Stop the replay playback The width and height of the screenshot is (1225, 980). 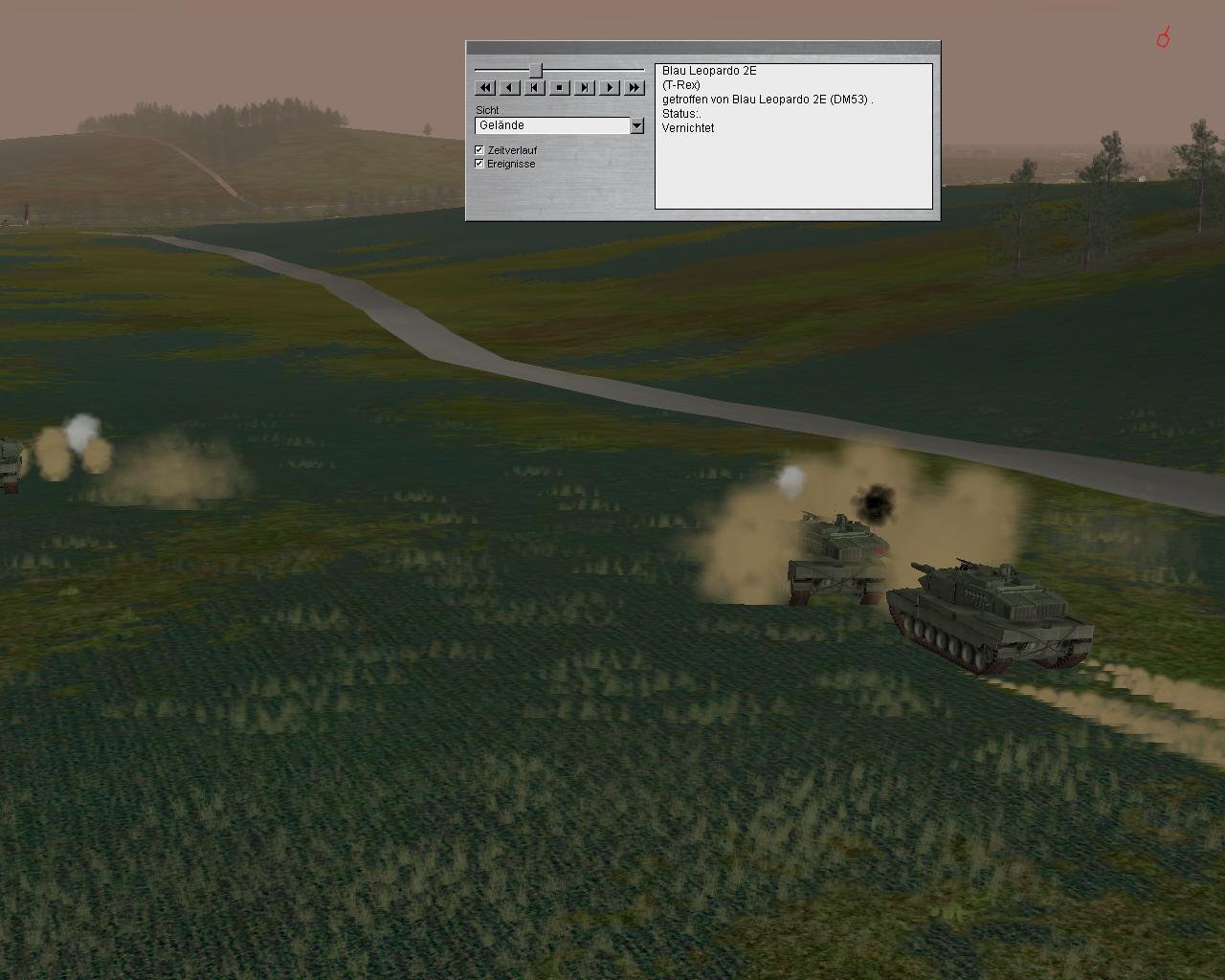tap(560, 88)
